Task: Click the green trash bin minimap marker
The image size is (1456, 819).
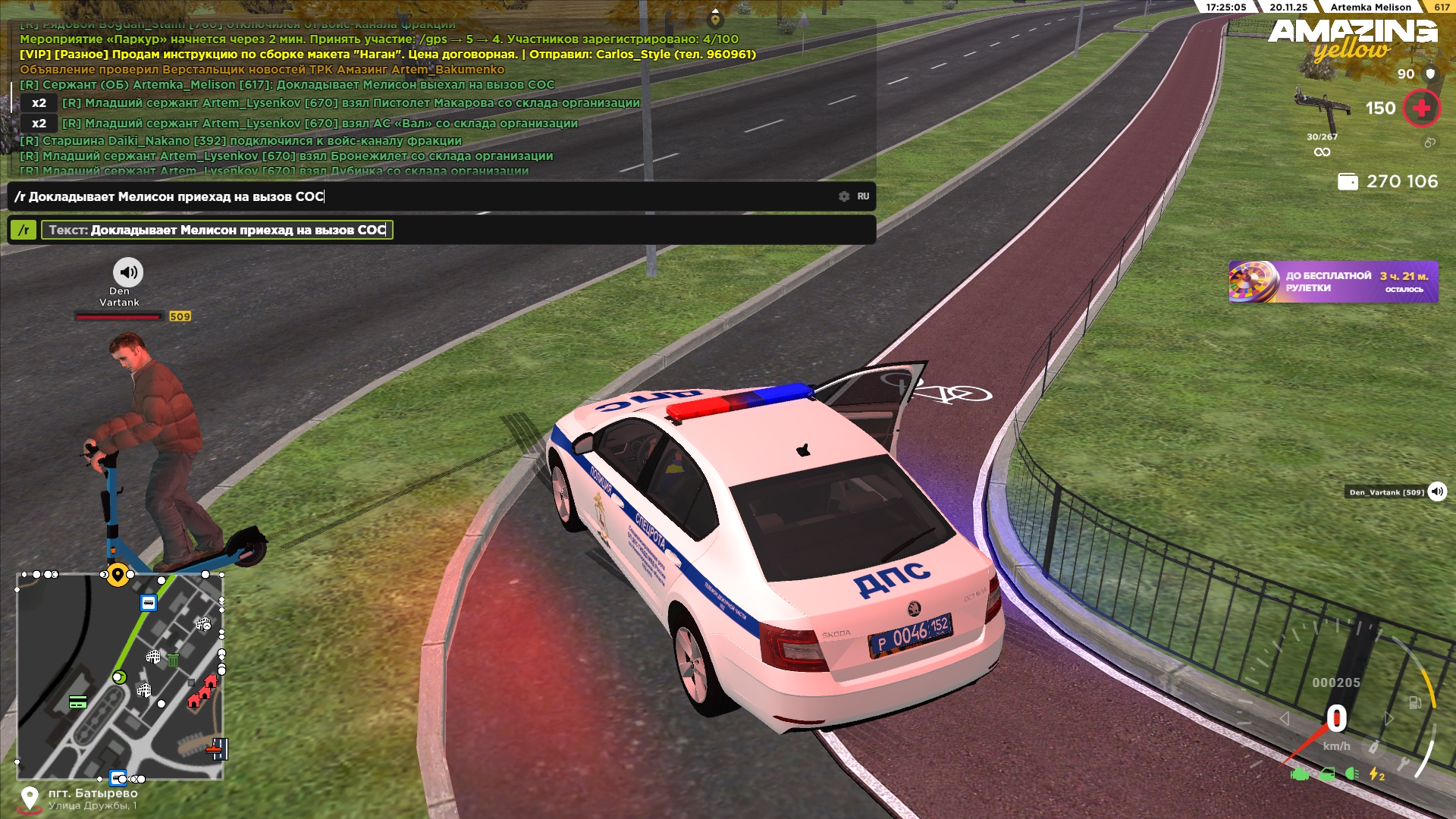Action: 173,660
